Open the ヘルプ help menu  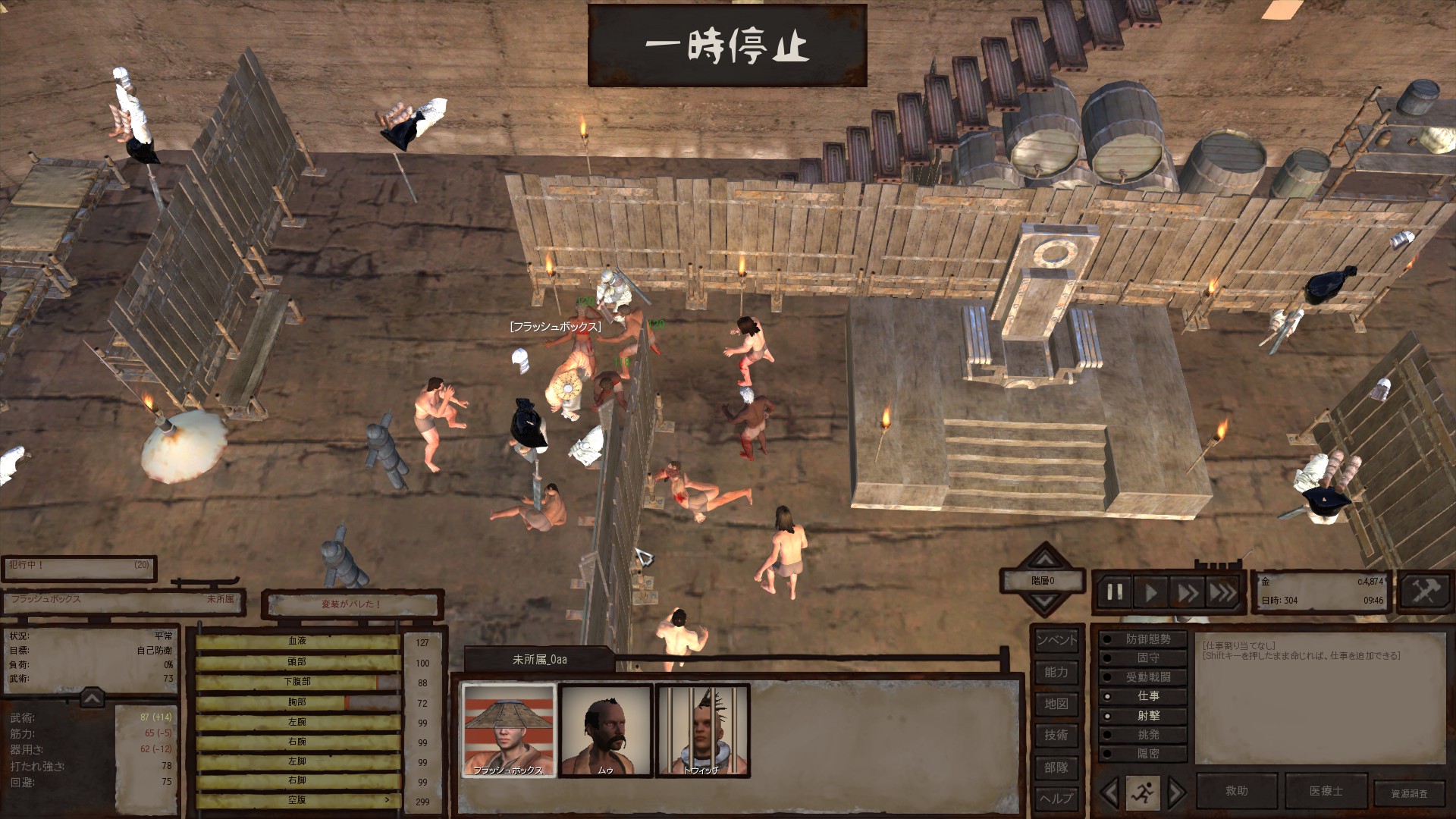pyautogui.click(x=1056, y=798)
